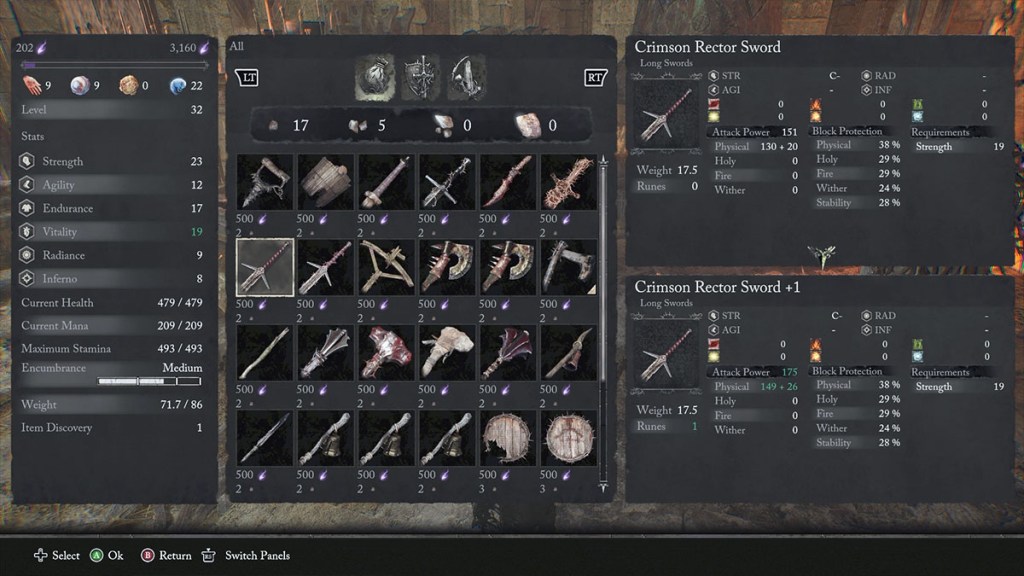Select the Vitality stat row

click(x=110, y=232)
